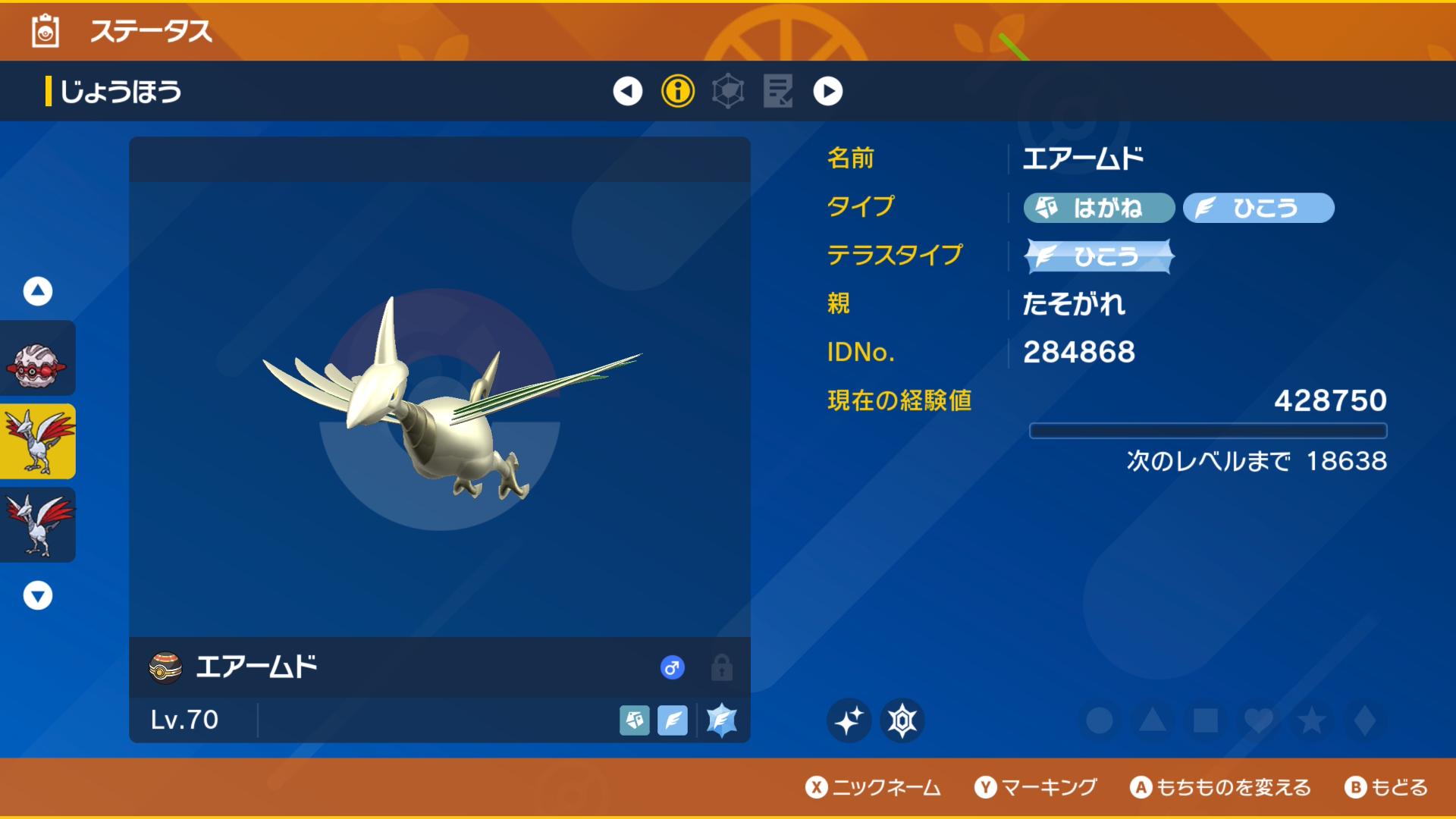Viewport: 1456px width, 819px height.
Task: Select the highlighted Skarmory party thumbnail
Action: [37, 441]
